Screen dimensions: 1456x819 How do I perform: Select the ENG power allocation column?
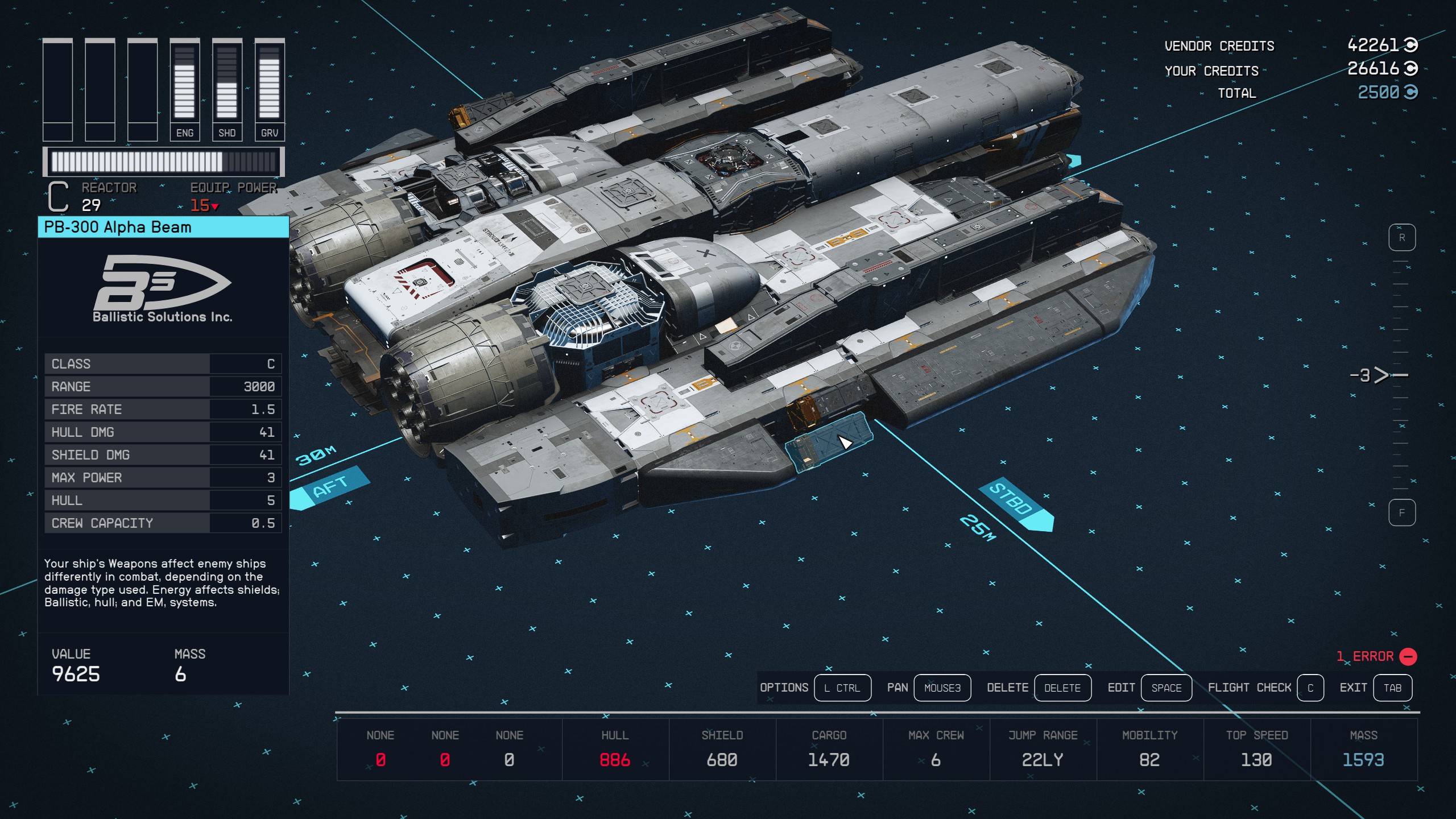click(x=185, y=90)
